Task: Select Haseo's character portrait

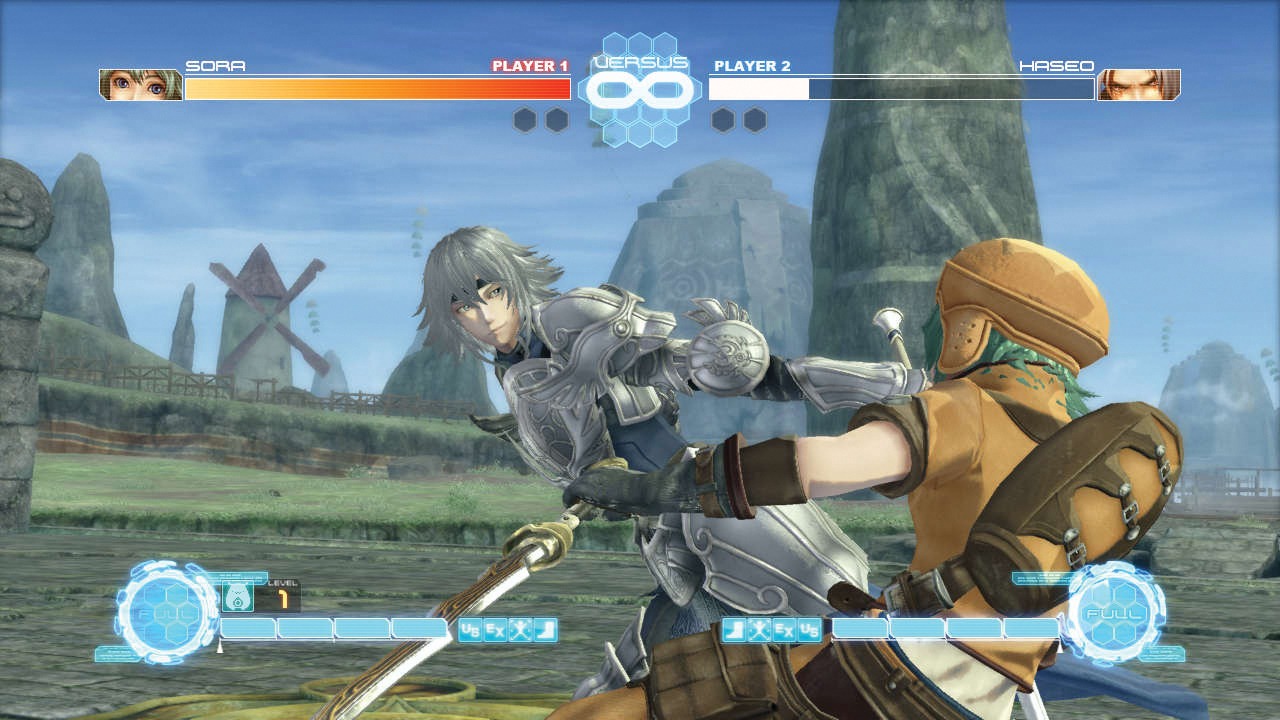Action: [1138, 85]
